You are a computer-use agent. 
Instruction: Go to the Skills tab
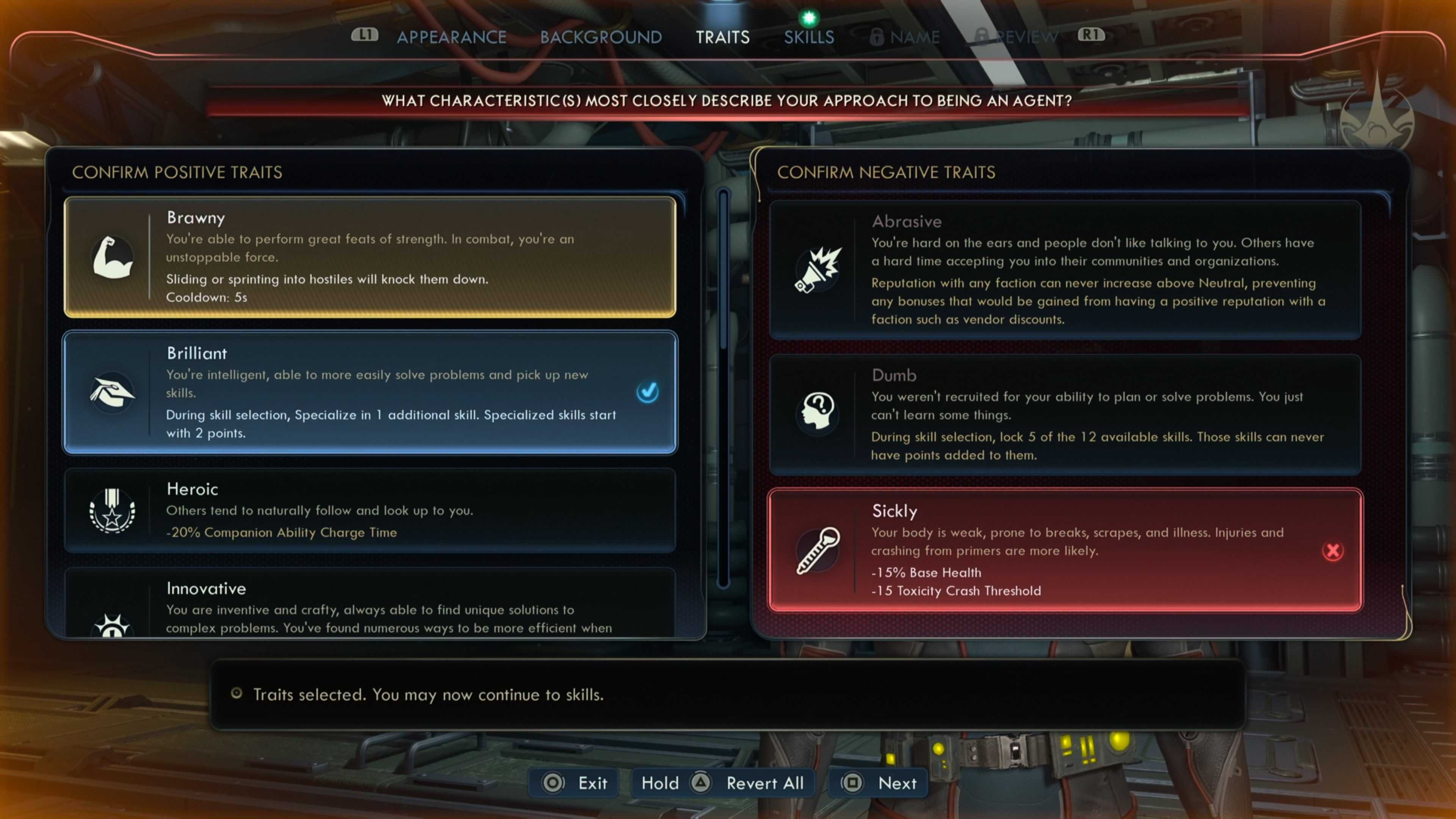coord(809,37)
